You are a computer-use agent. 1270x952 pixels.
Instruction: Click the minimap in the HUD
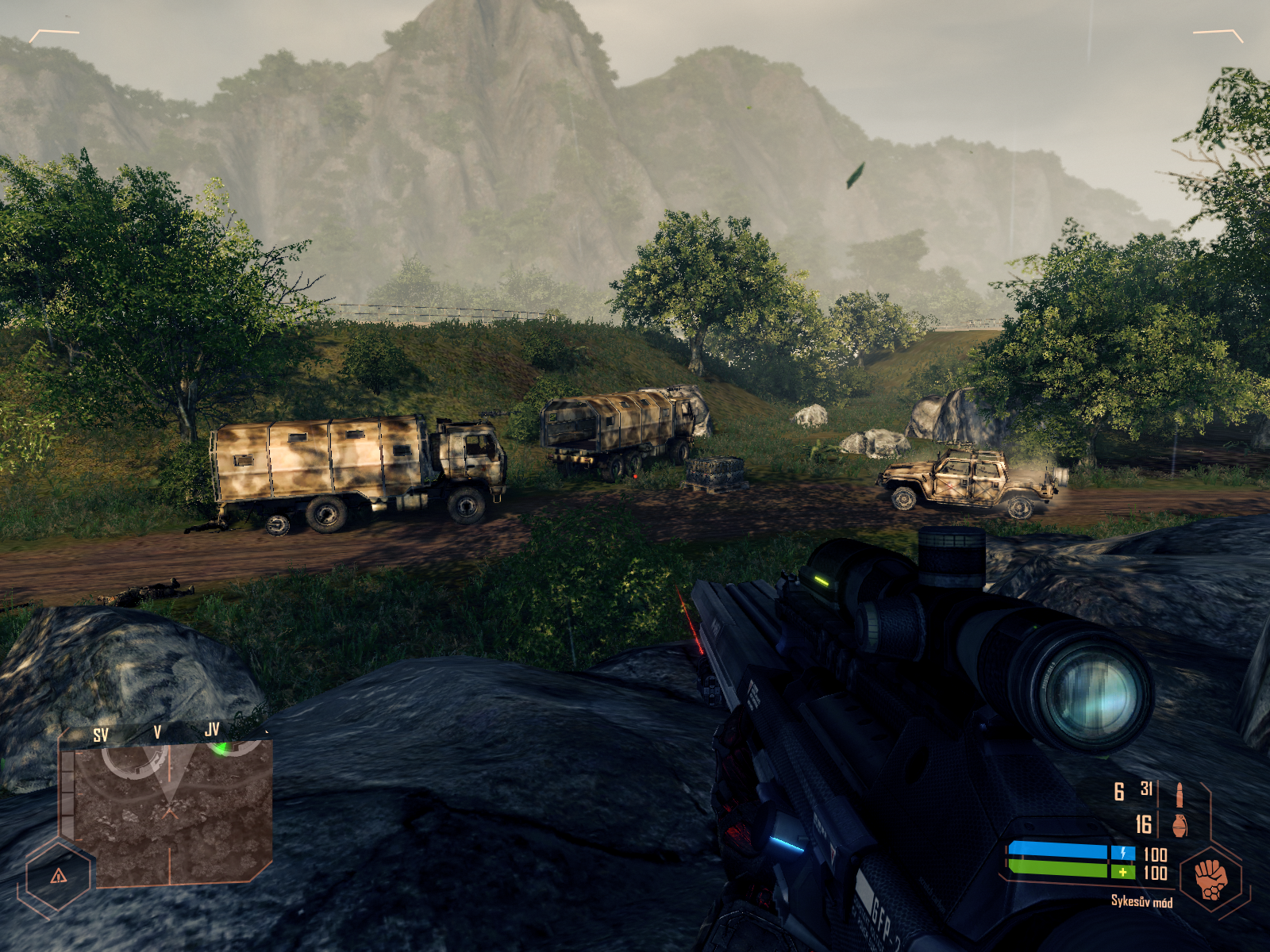171,811
